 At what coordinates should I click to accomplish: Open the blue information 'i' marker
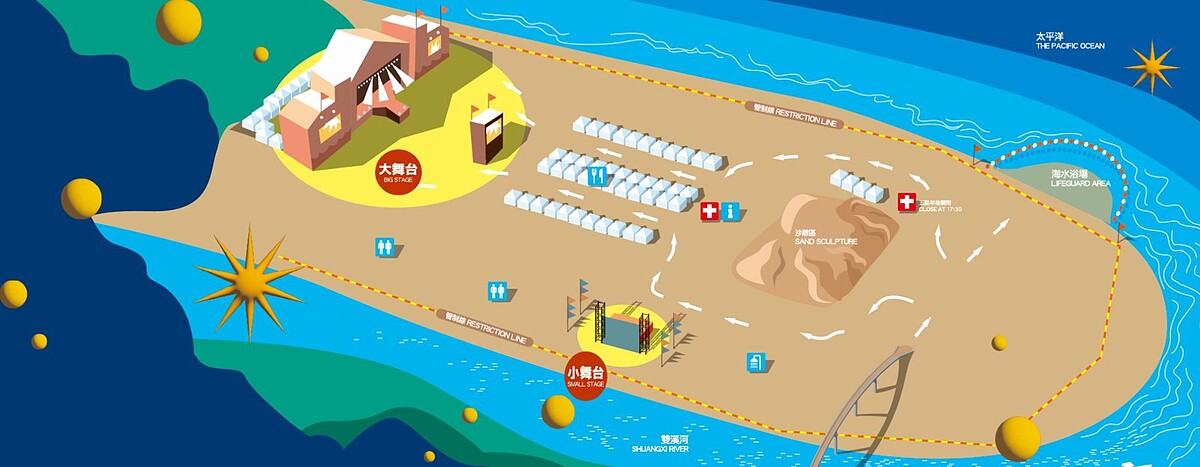[x=731, y=211]
